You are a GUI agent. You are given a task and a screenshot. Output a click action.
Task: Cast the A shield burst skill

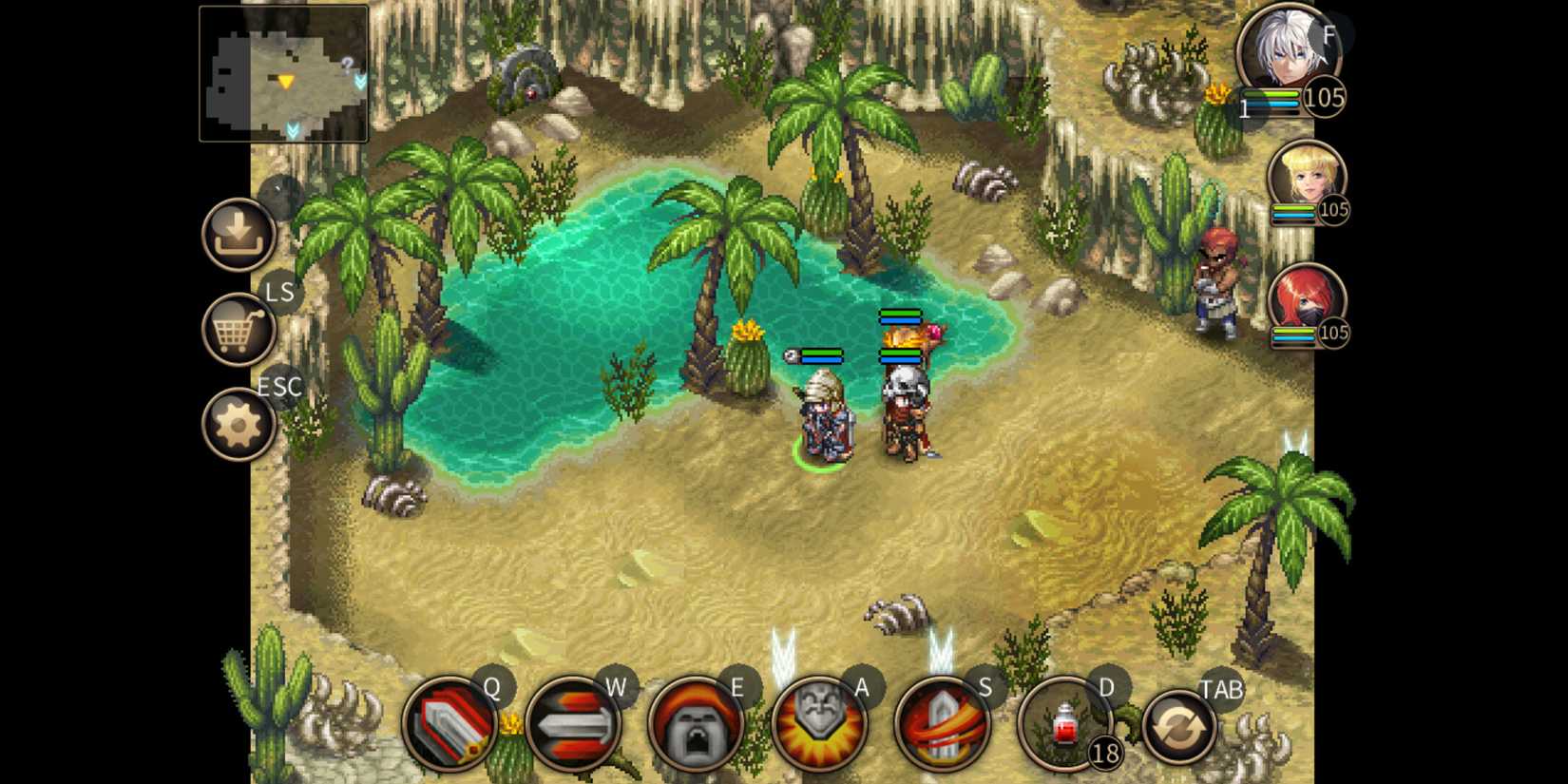click(823, 724)
